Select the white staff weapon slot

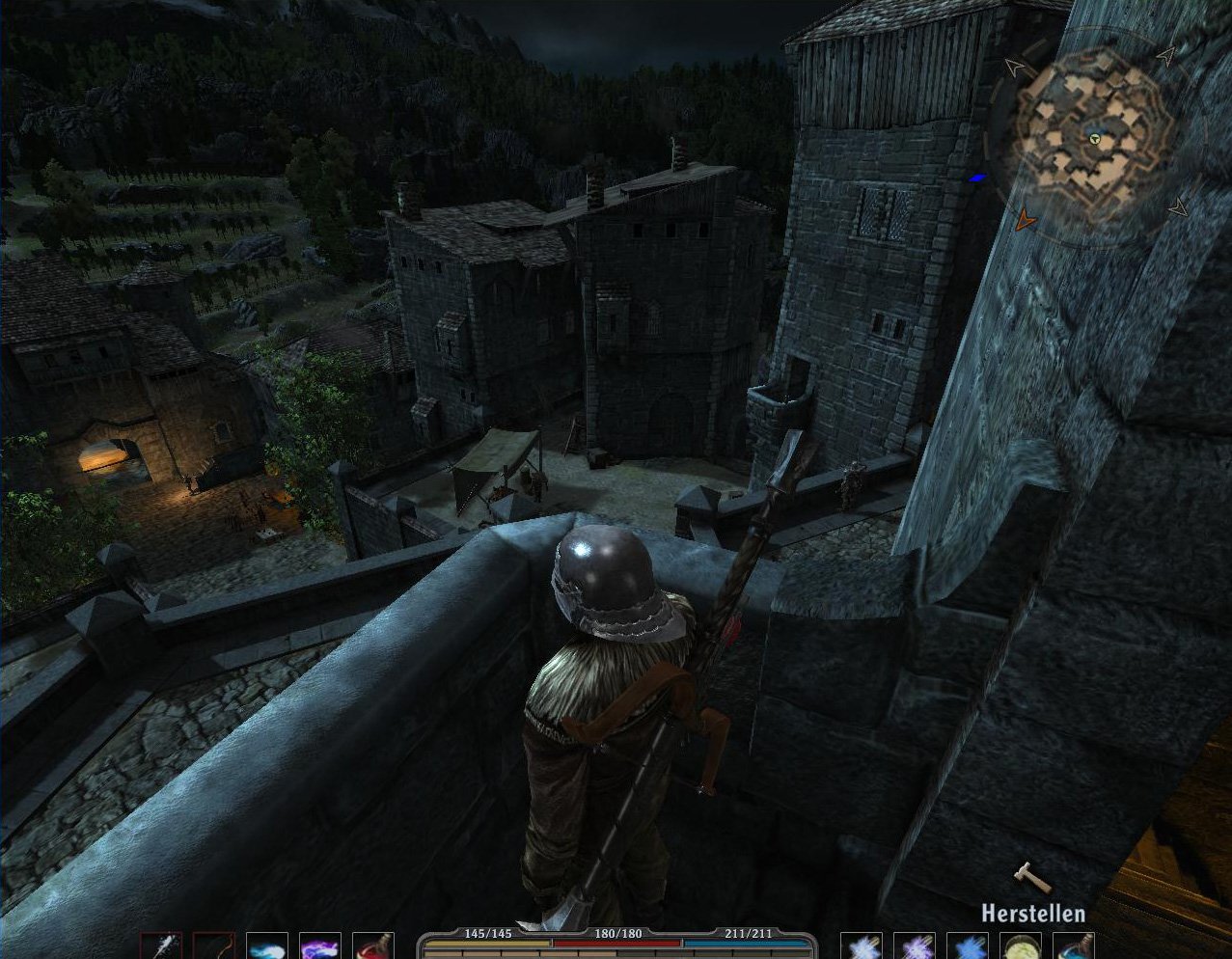(x=160, y=946)
